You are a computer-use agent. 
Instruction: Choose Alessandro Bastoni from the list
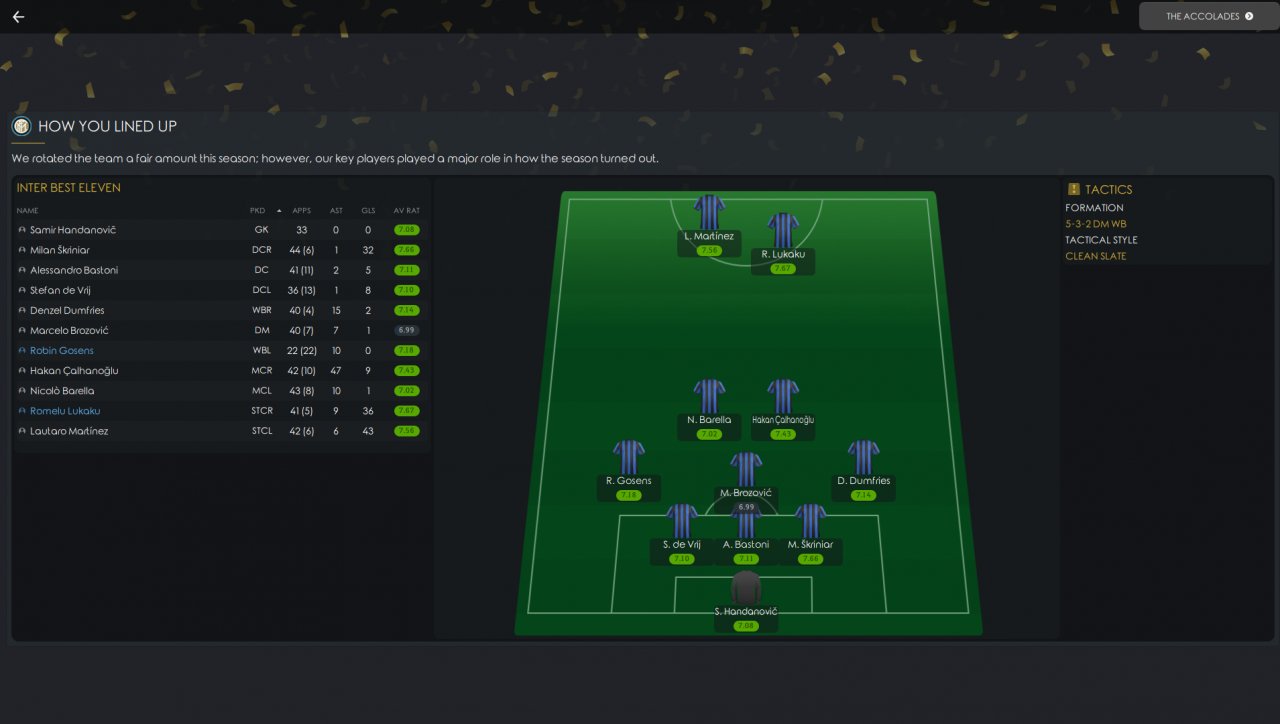tap(74, 270)
